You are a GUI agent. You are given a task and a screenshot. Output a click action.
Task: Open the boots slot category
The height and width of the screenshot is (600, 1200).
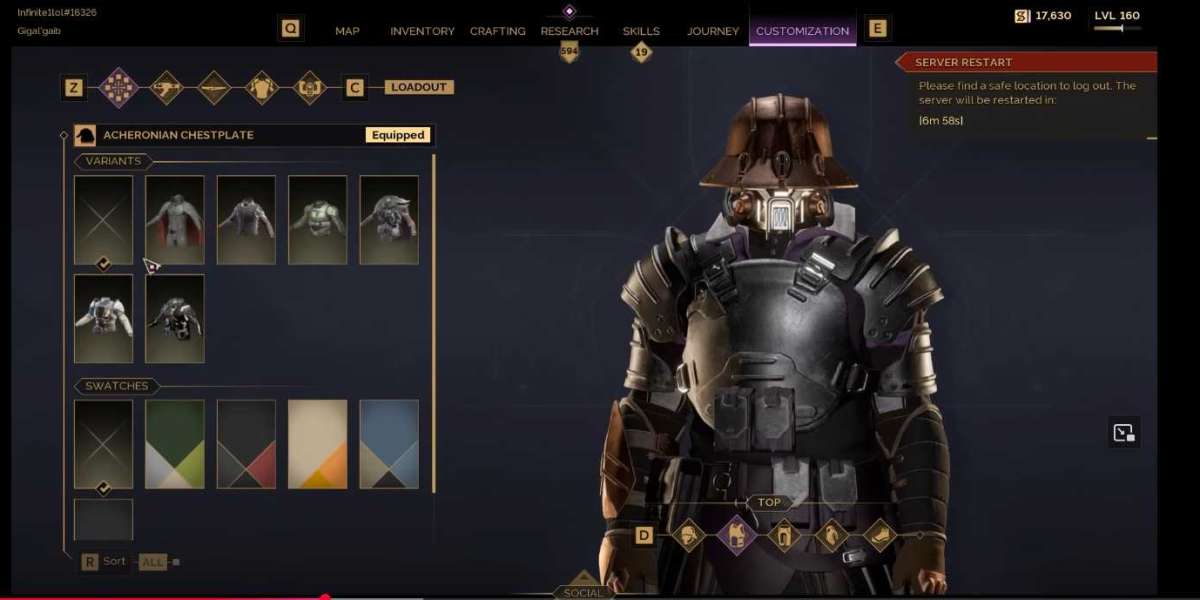coord(880,535)
